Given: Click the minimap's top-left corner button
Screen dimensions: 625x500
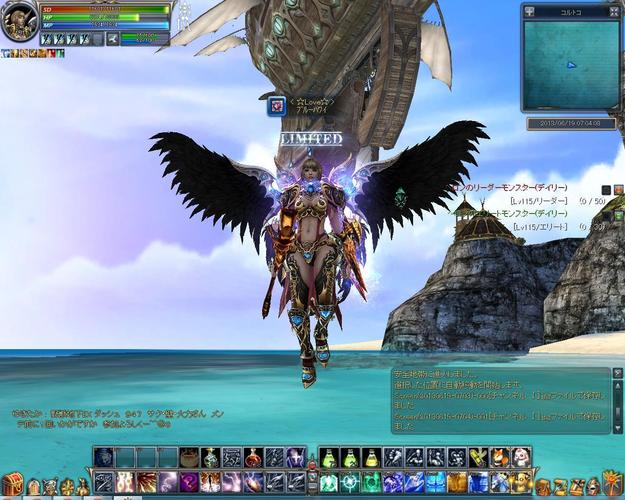Looking at the screenshot, I should click(x=529, y=12).
